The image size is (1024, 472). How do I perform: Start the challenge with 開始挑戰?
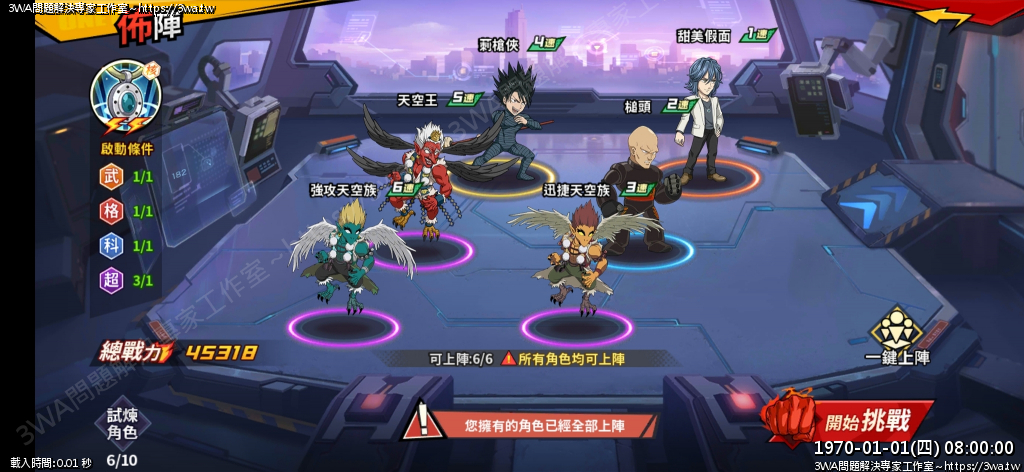[848, 420]
